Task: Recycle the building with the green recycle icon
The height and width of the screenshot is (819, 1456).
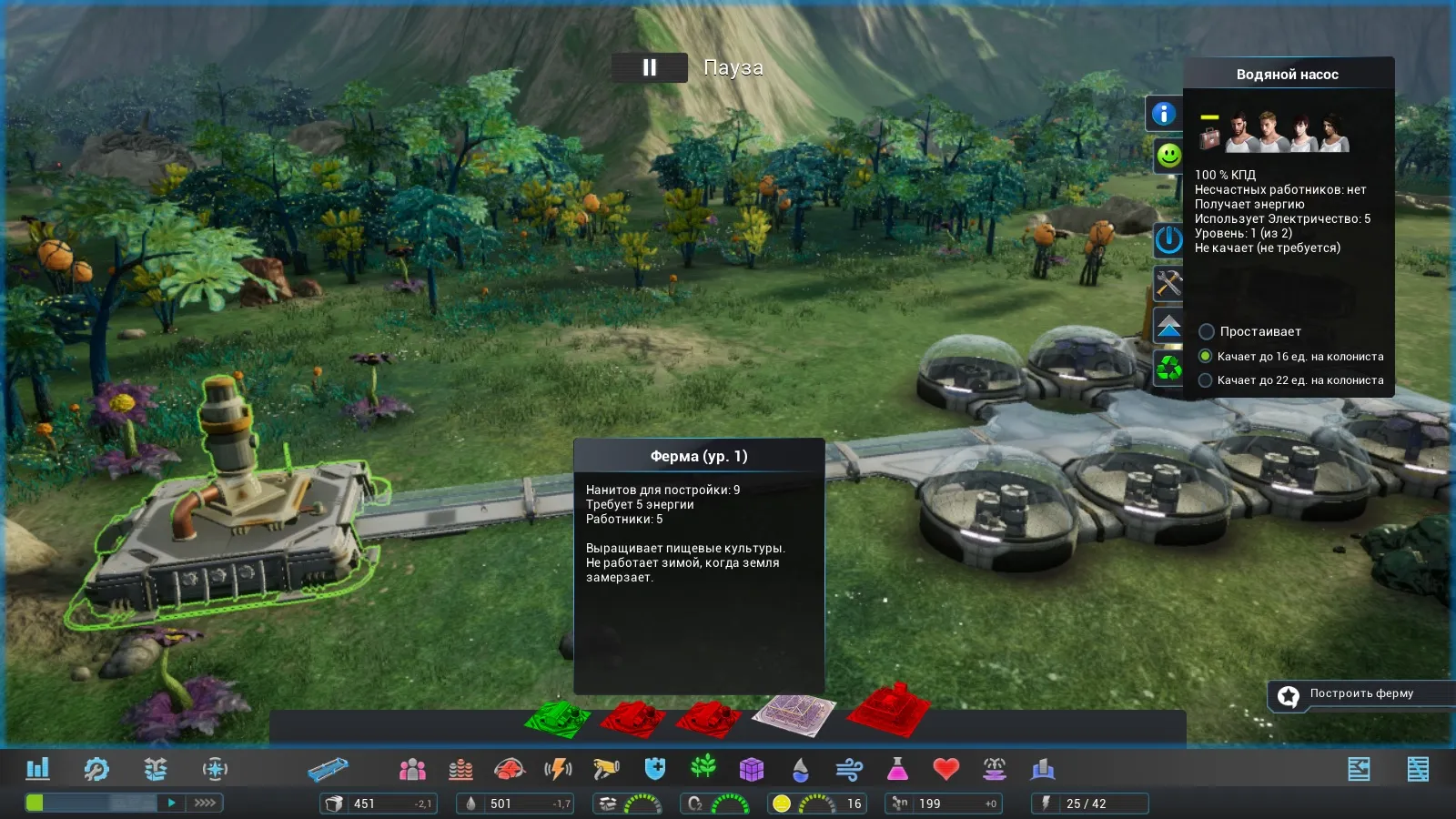Action: (x=1168, y=368)
